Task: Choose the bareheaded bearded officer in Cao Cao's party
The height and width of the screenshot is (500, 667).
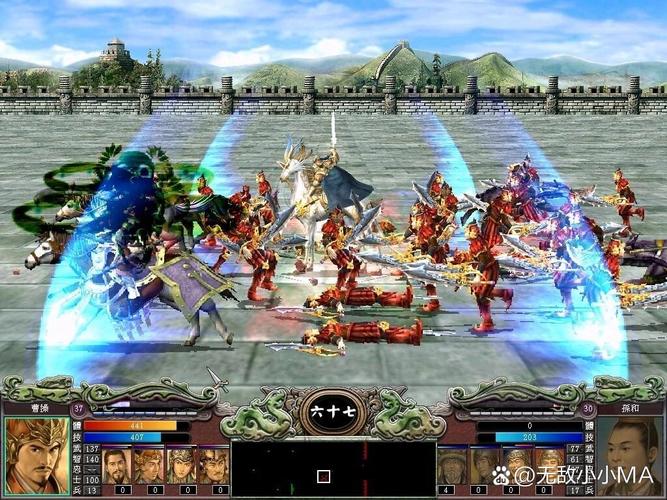Action: pyautogui.click(x=118, y=465)
